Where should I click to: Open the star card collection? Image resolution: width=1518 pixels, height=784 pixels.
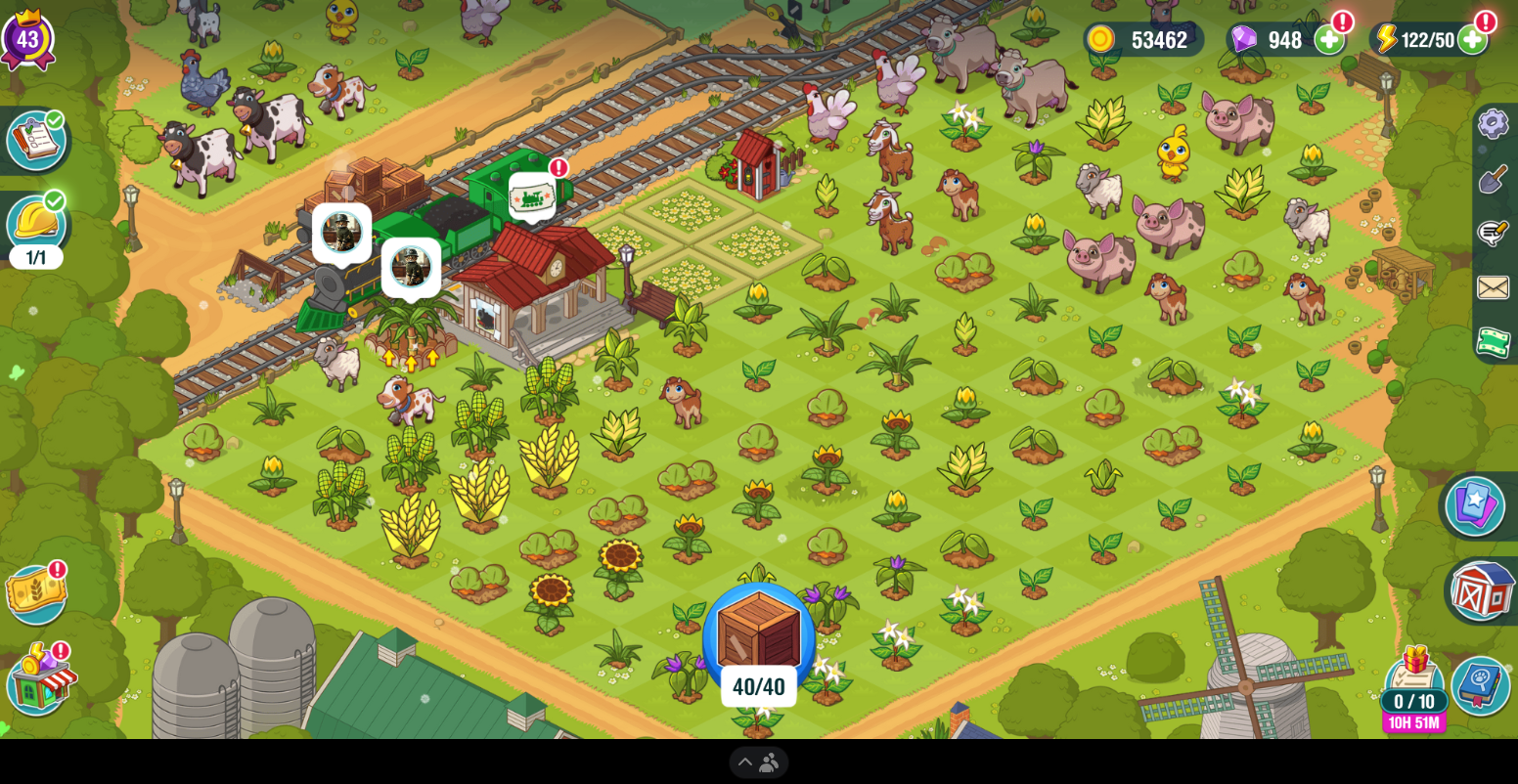pos(1475,505)
